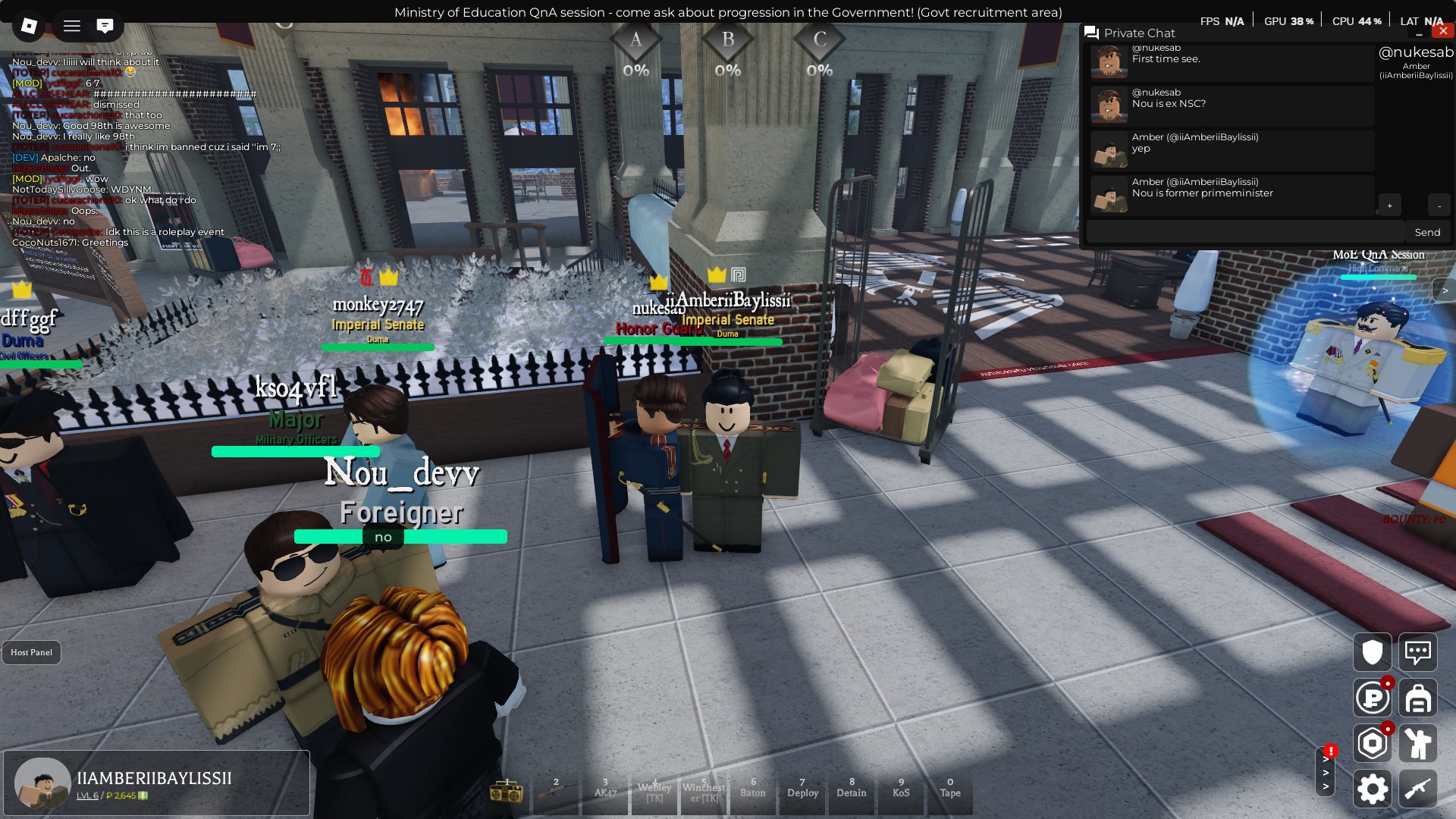The image size is (1456, 819).
Task: Toggle the Roblox chat window icon
Action: (105, 27)
